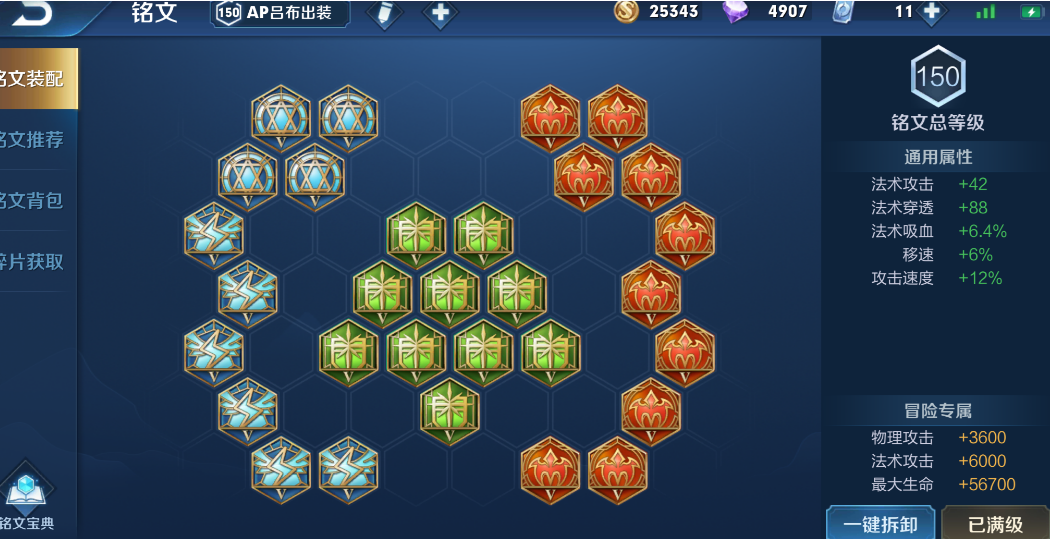This screenshot has width=1050, height=539.
Task: Open the 铭文宝典 book icon
Action: 27,498
